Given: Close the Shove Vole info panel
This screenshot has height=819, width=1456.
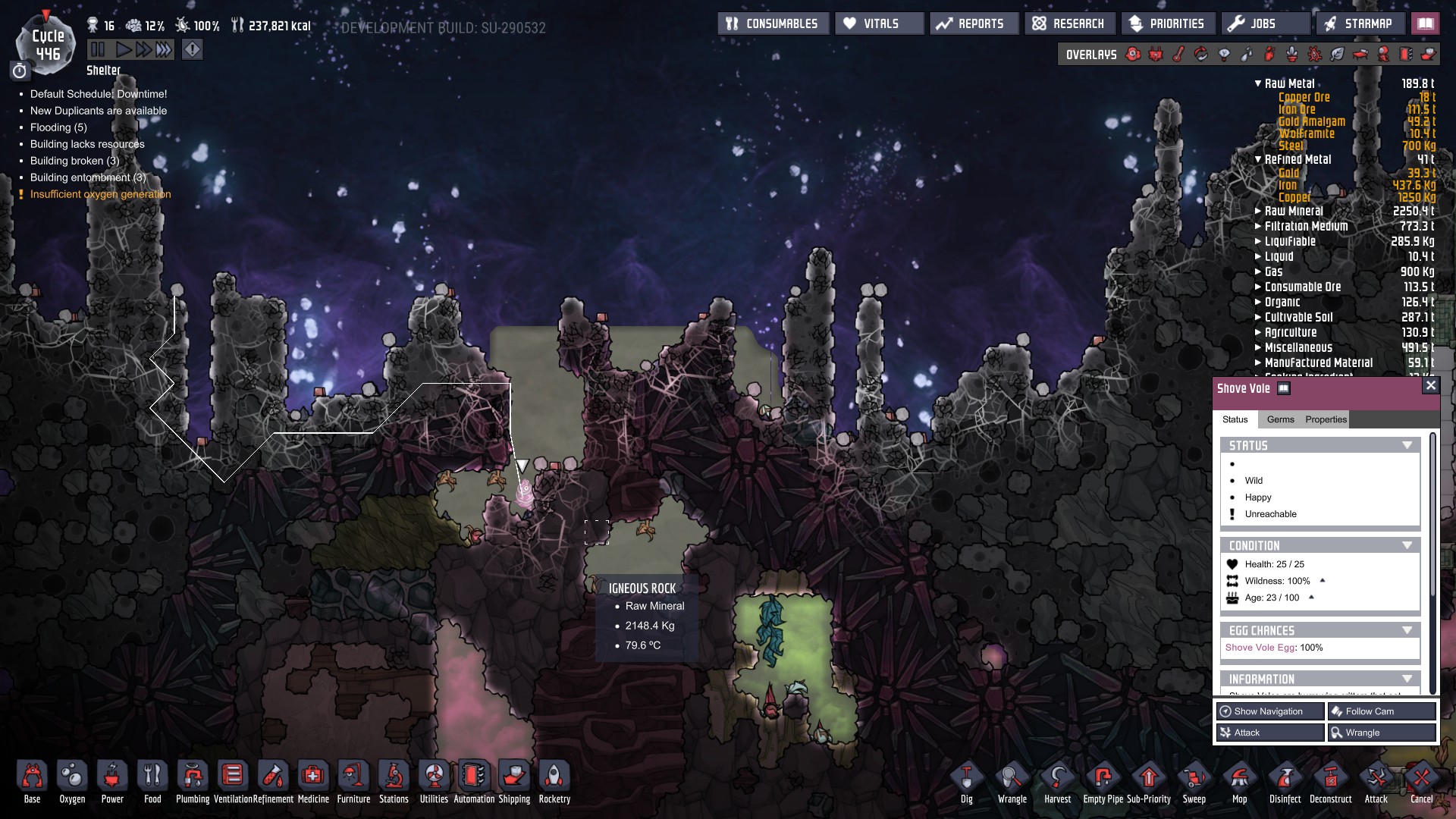Looking at the screenshot, I should tap(1430, 386).
